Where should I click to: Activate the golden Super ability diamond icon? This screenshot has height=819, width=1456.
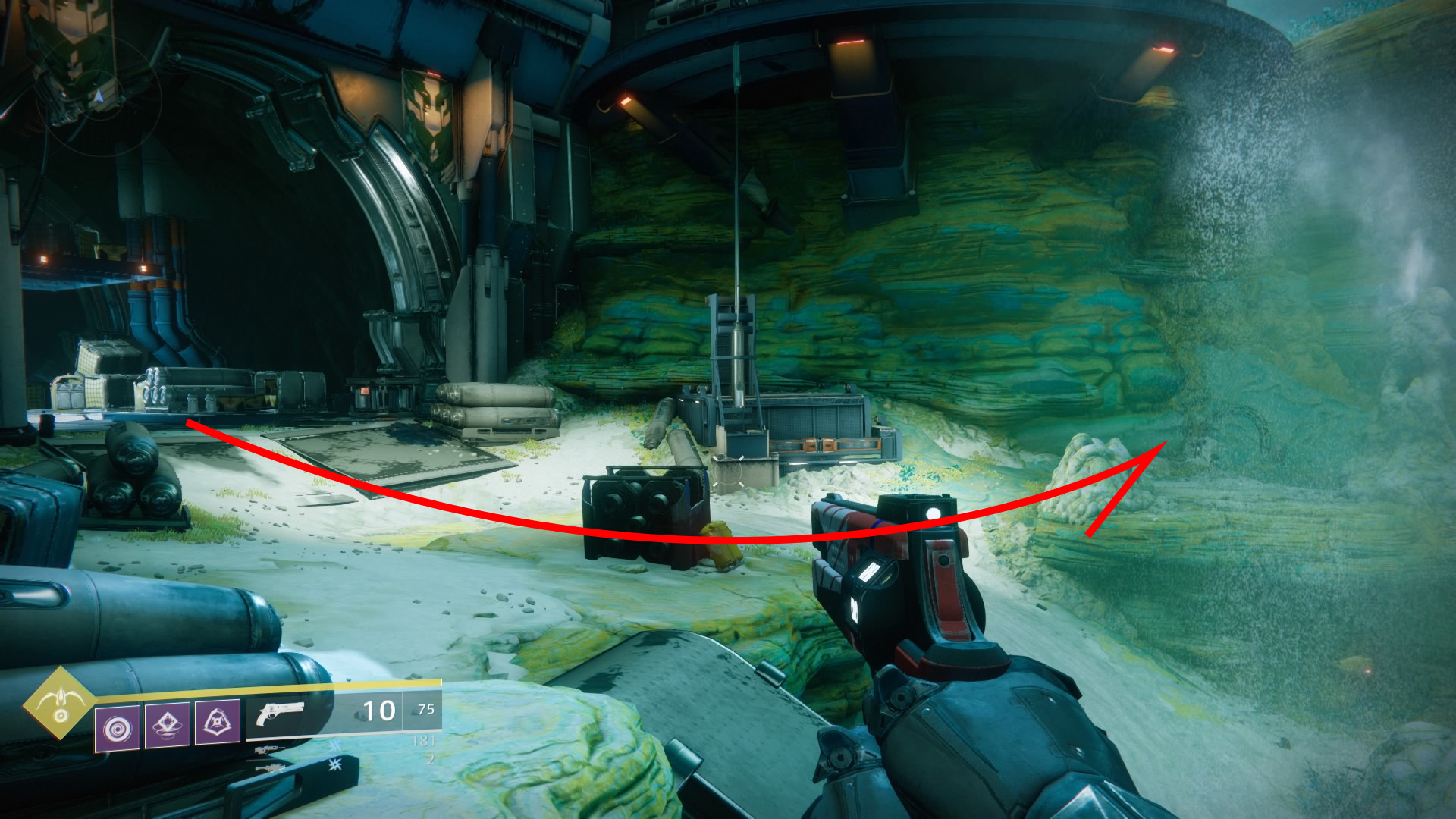pos(59,703)
